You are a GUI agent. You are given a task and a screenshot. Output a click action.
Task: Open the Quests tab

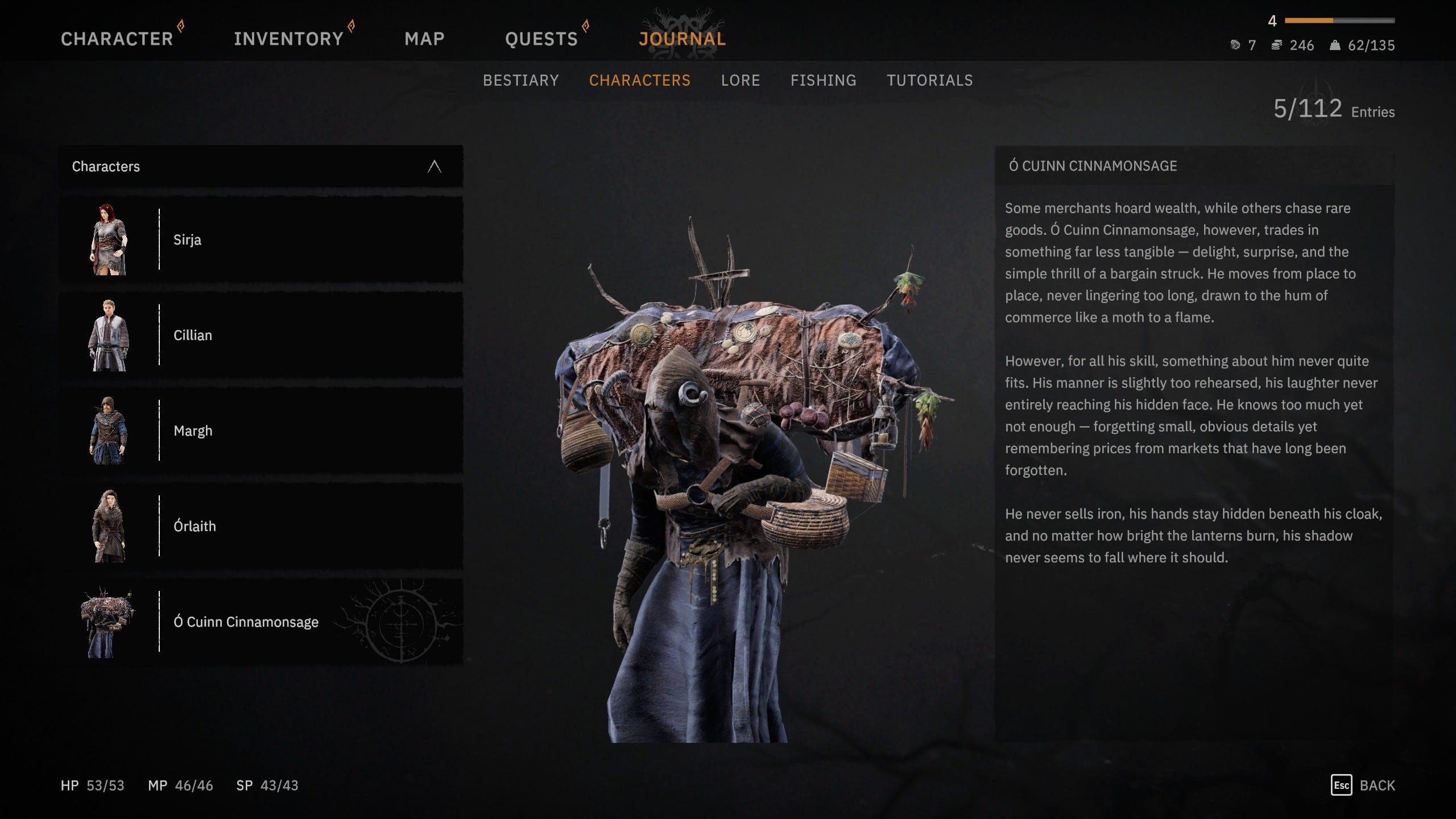click(541, 39)
